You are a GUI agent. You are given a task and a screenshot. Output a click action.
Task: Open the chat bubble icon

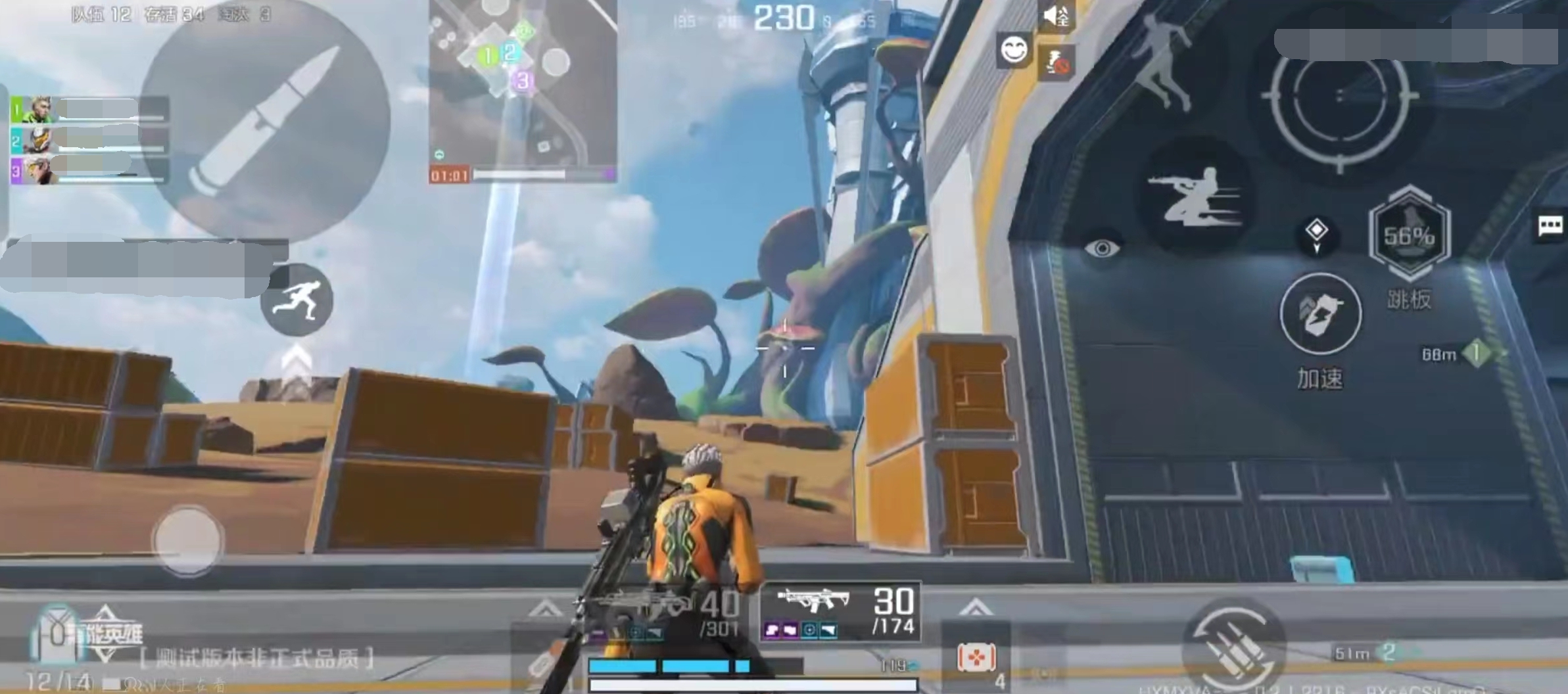(x=1550, y=227)
